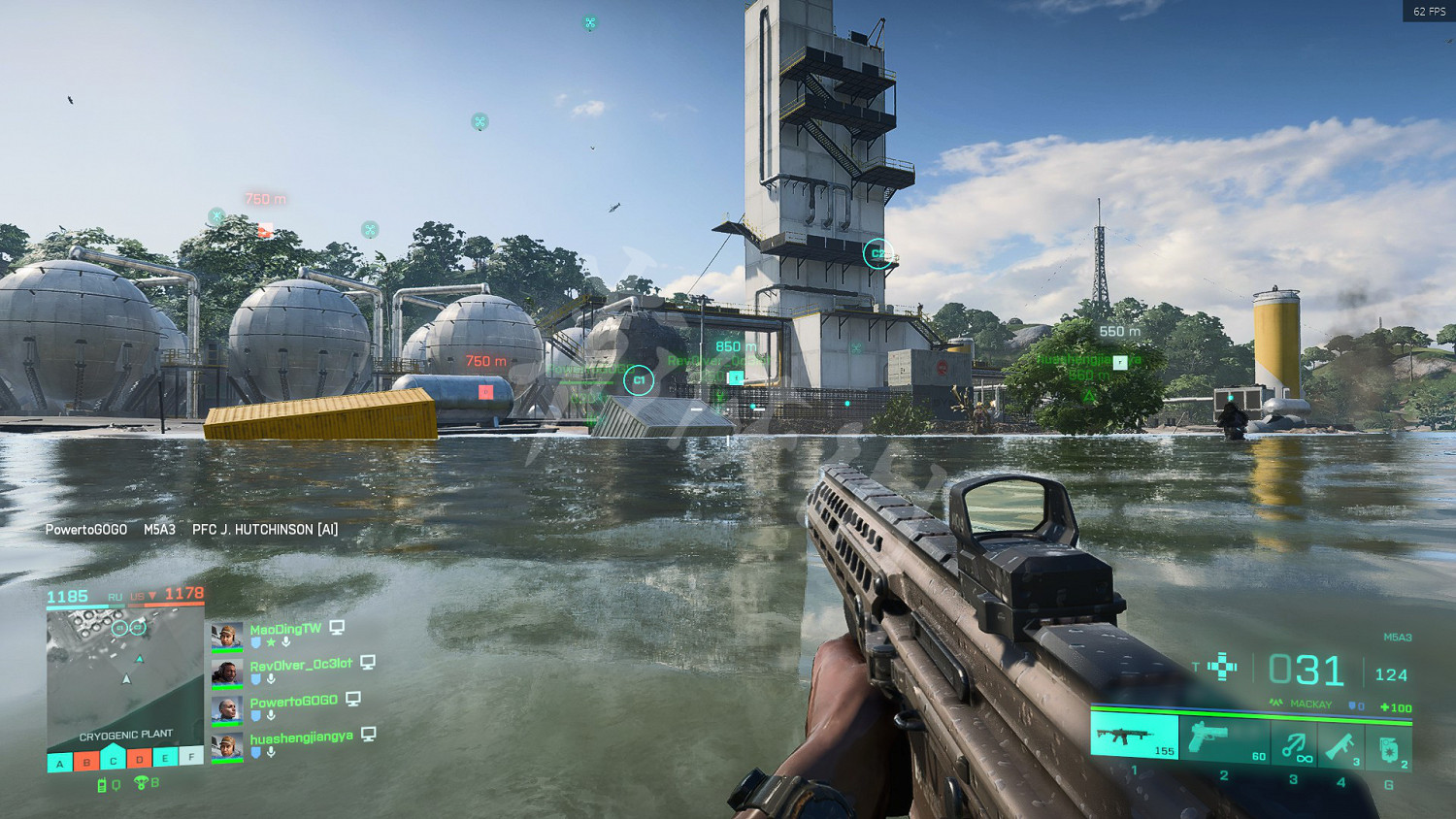Click squad member MaoDingTW
The width and height of the screenshot is (1456, 819).
(285, 629)
